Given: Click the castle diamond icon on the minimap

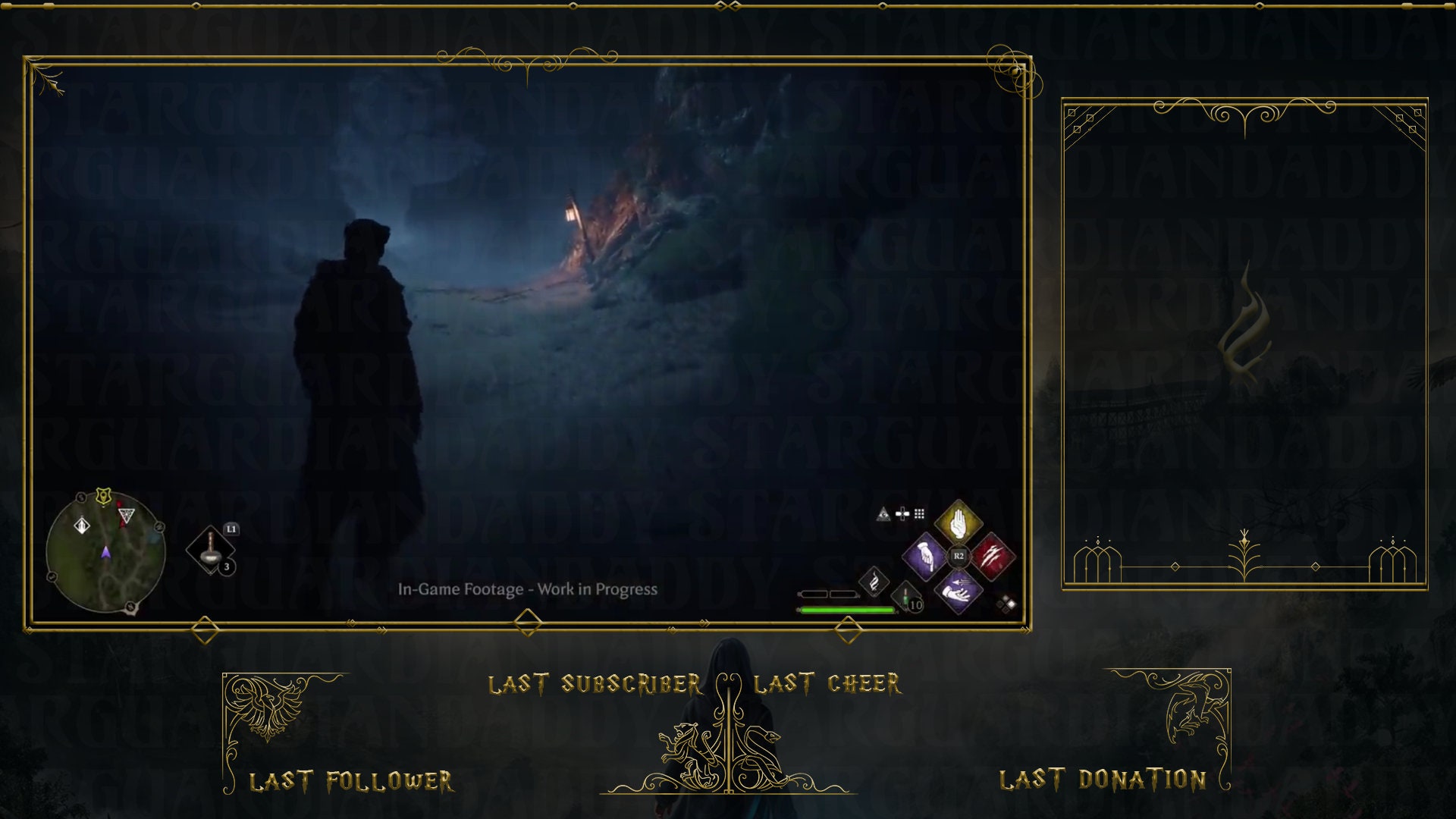Looking at the screenshot, I should pyautogui.click(x=82, y=526).
